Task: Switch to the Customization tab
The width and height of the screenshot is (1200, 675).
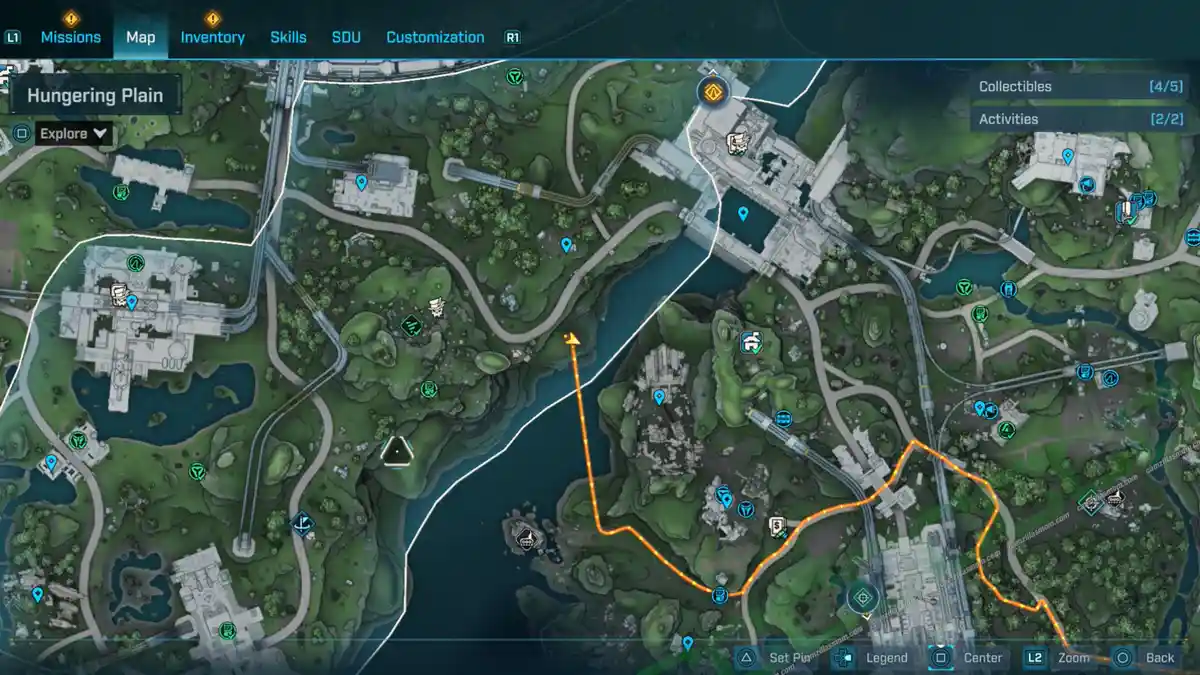Action: pos(435,37)
